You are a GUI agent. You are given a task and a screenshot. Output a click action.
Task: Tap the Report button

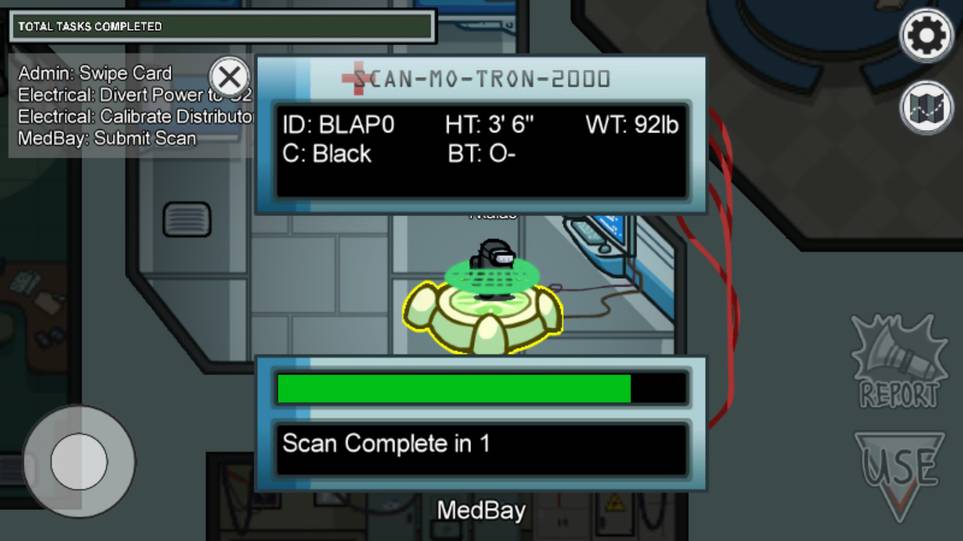click(898, 364)
